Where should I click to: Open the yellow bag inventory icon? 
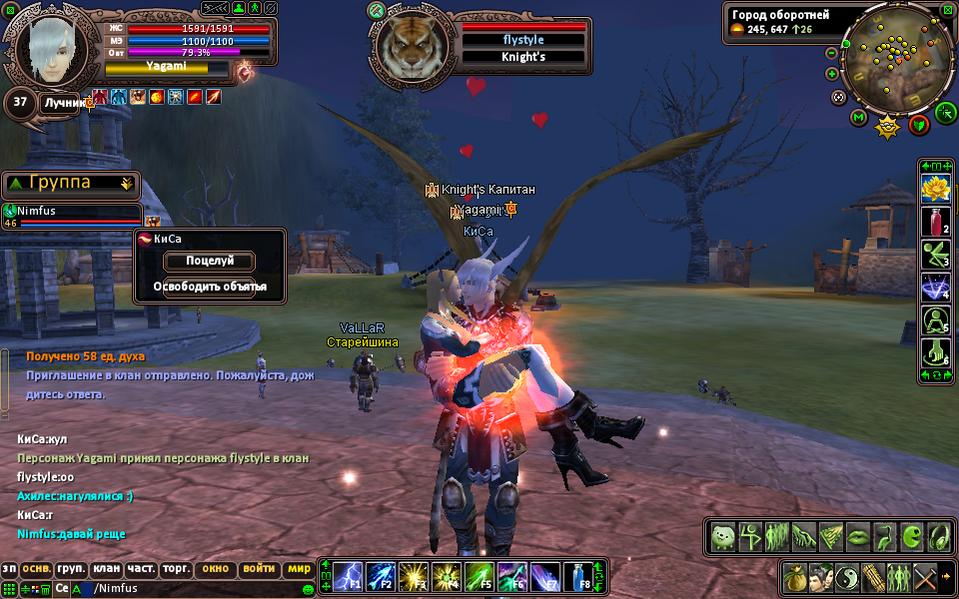pos(797,577)
